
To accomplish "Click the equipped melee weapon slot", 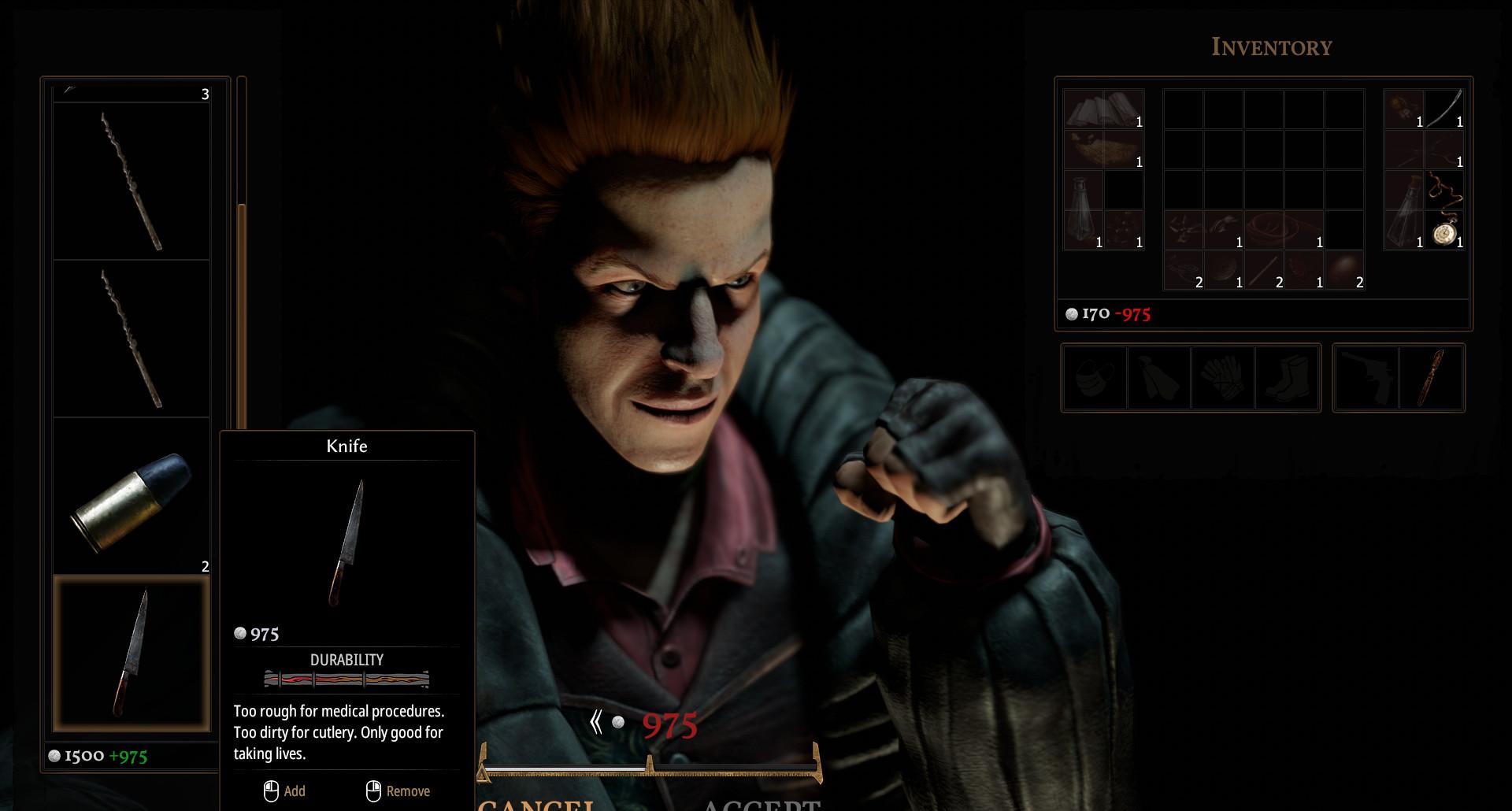I will click(x=1431, y=378).
